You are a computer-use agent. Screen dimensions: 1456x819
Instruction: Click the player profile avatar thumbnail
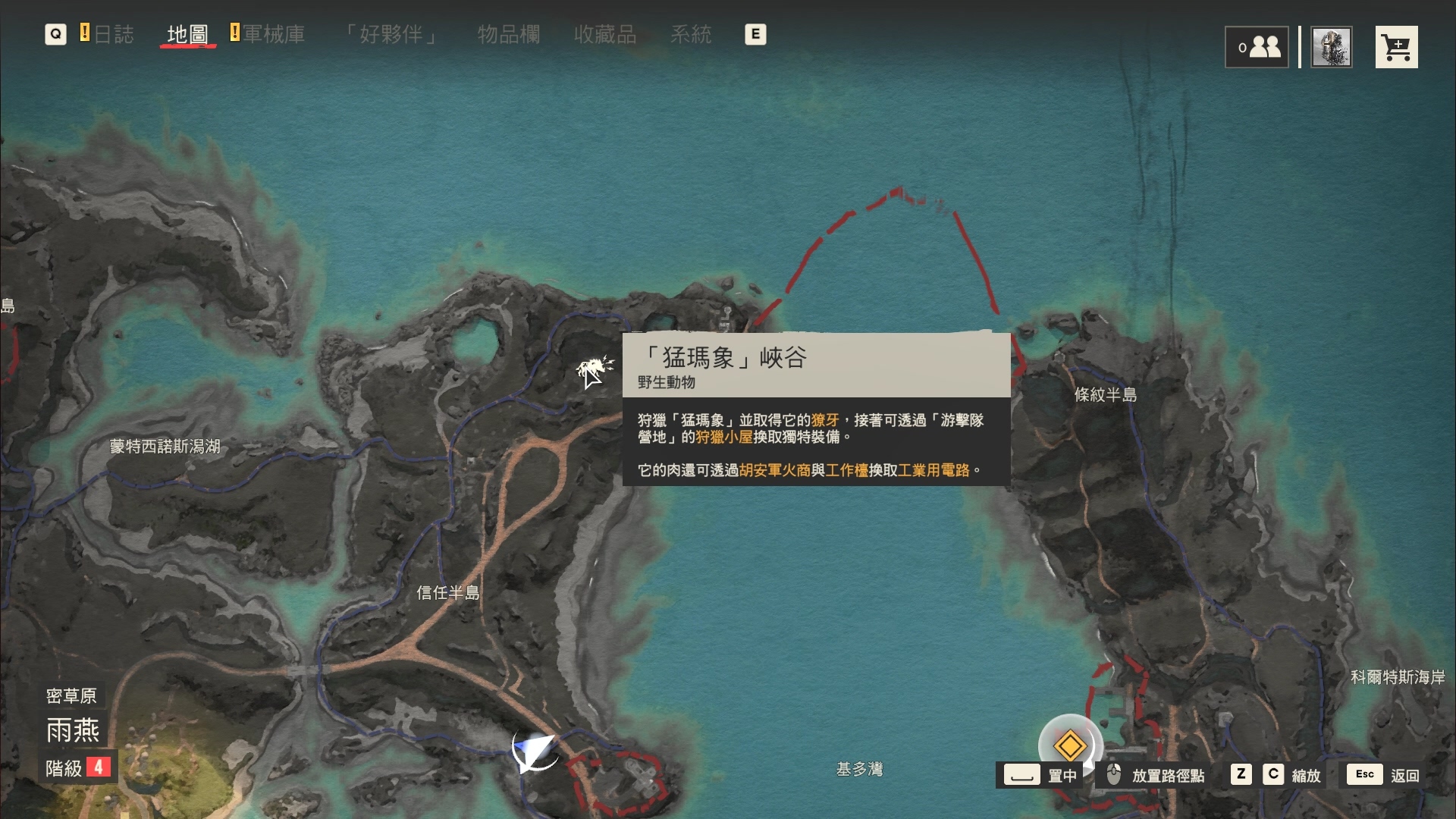click(1332, 46)
